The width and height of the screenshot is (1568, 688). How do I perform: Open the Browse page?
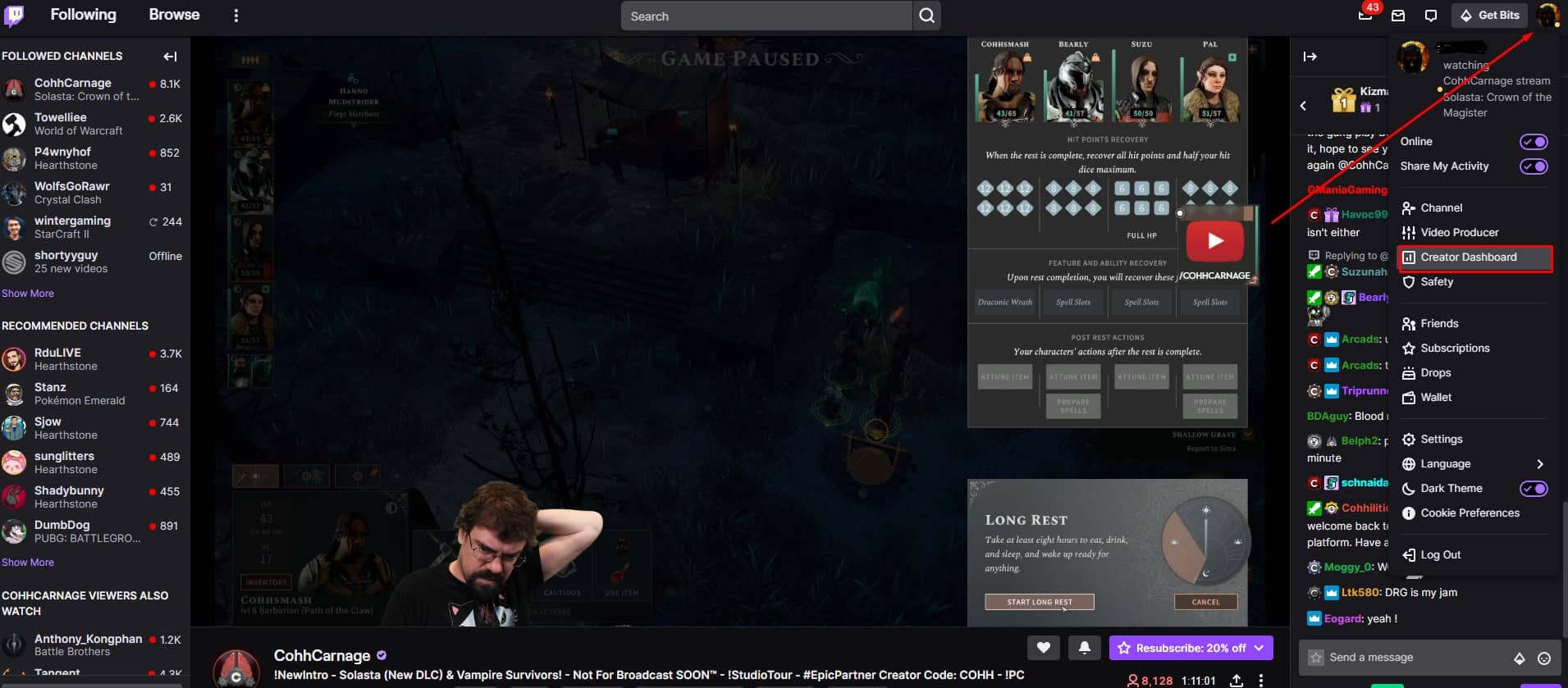click(173, 14)
